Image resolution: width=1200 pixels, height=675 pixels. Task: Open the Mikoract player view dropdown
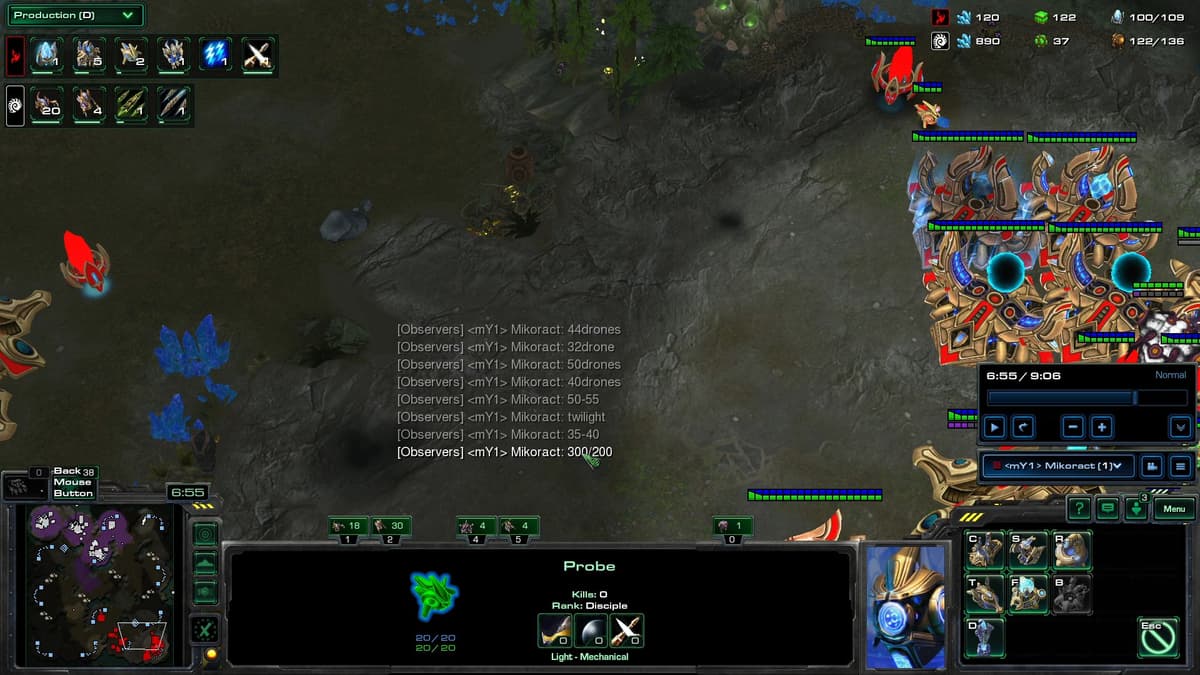[1058, 465]
